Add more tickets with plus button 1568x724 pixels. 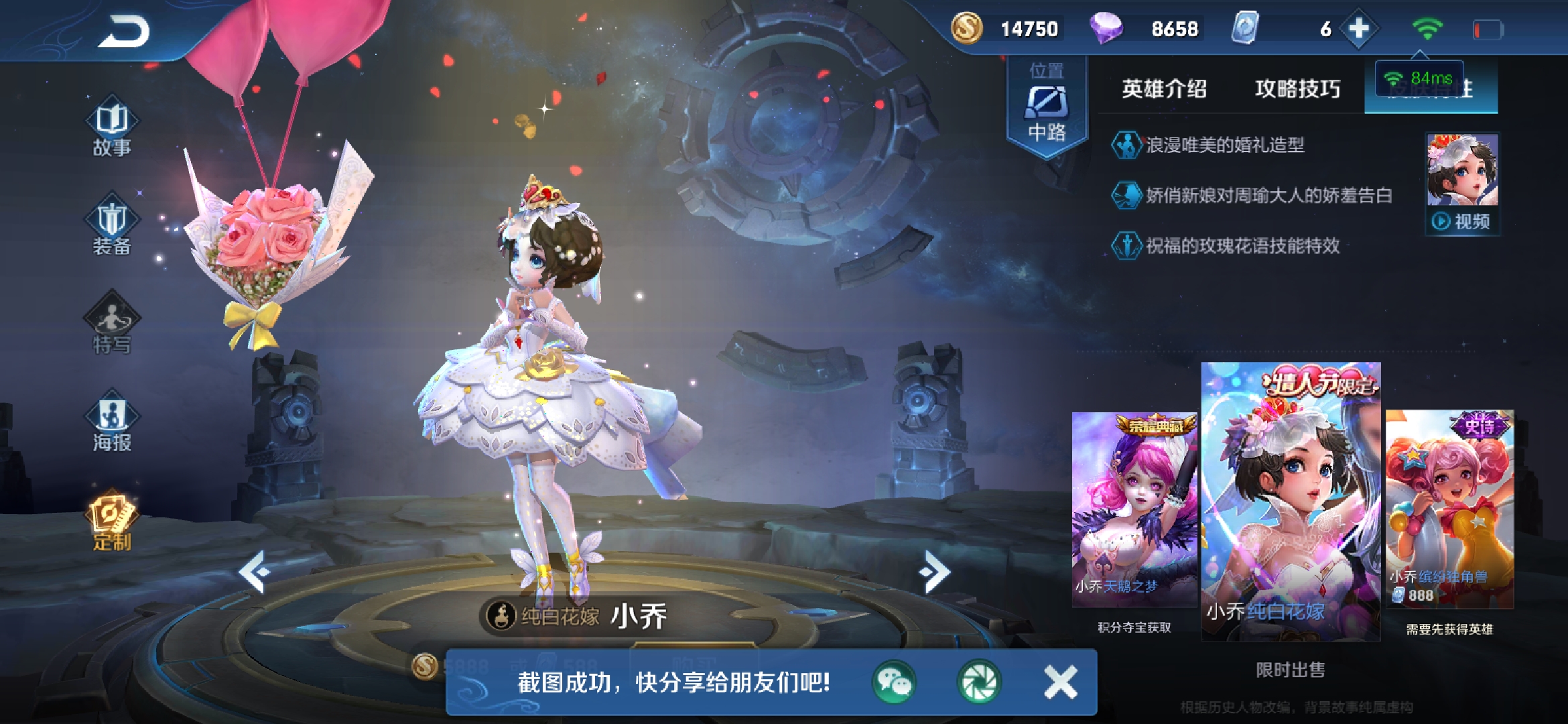1358,29
